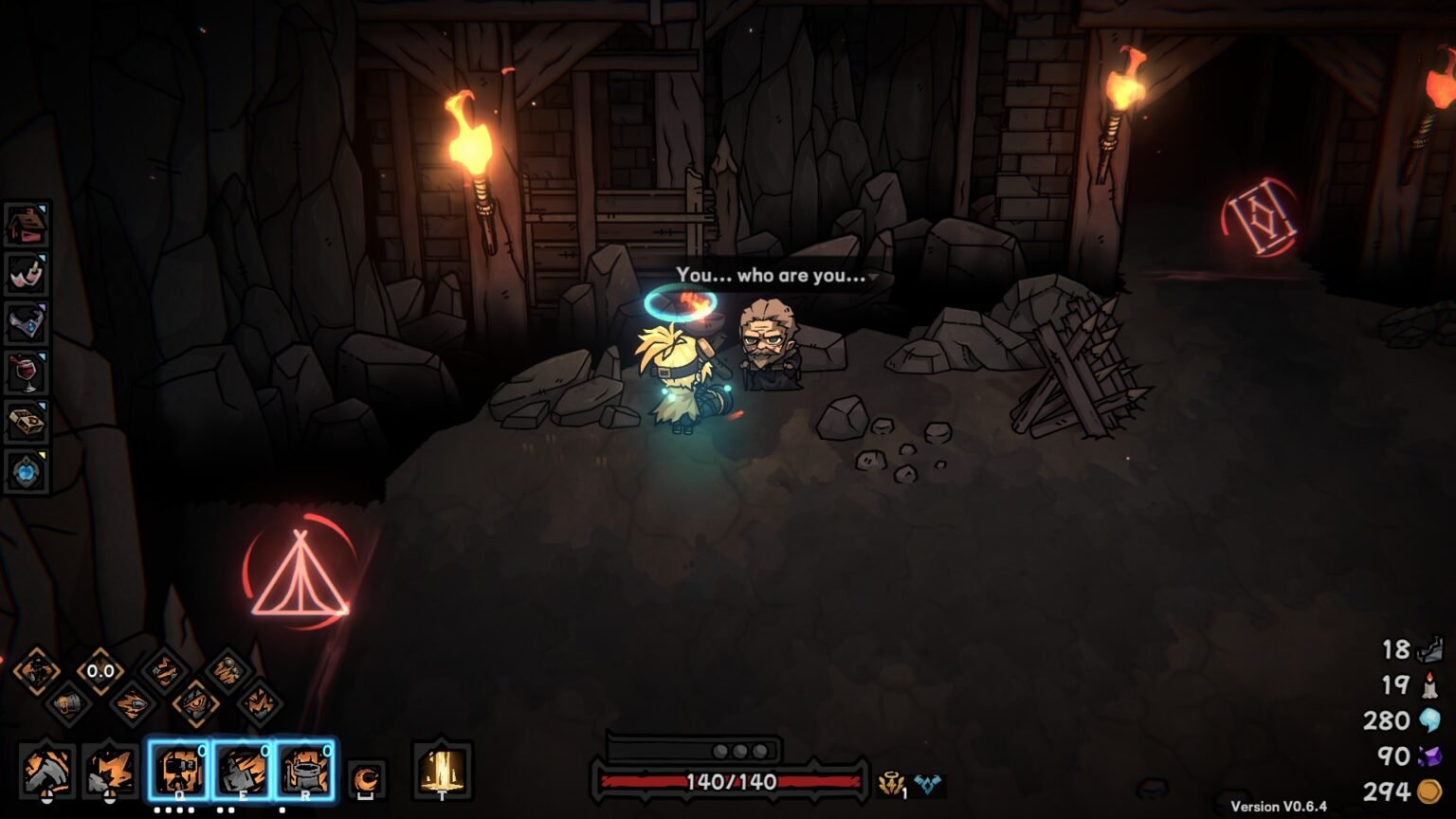Click the T campfire ability icon

(x=441, y=770)
